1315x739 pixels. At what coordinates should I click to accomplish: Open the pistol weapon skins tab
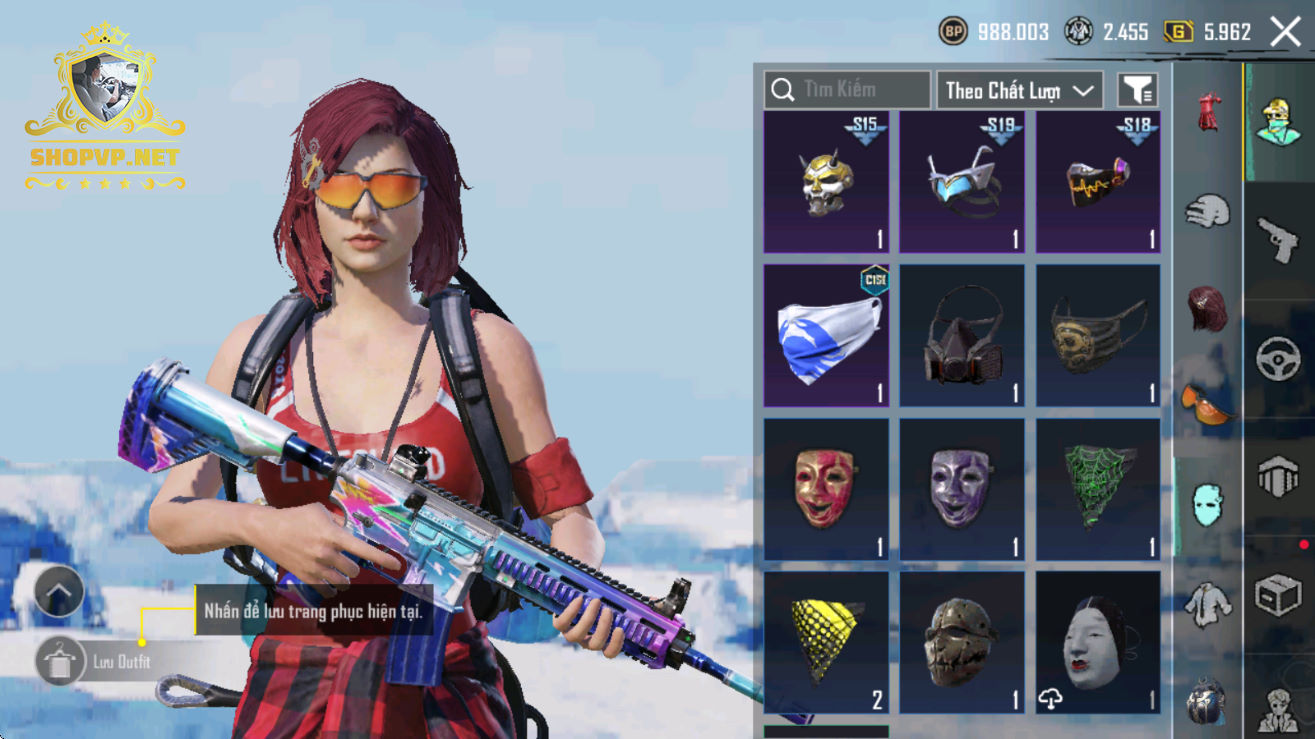click(x=1278, y=240)
